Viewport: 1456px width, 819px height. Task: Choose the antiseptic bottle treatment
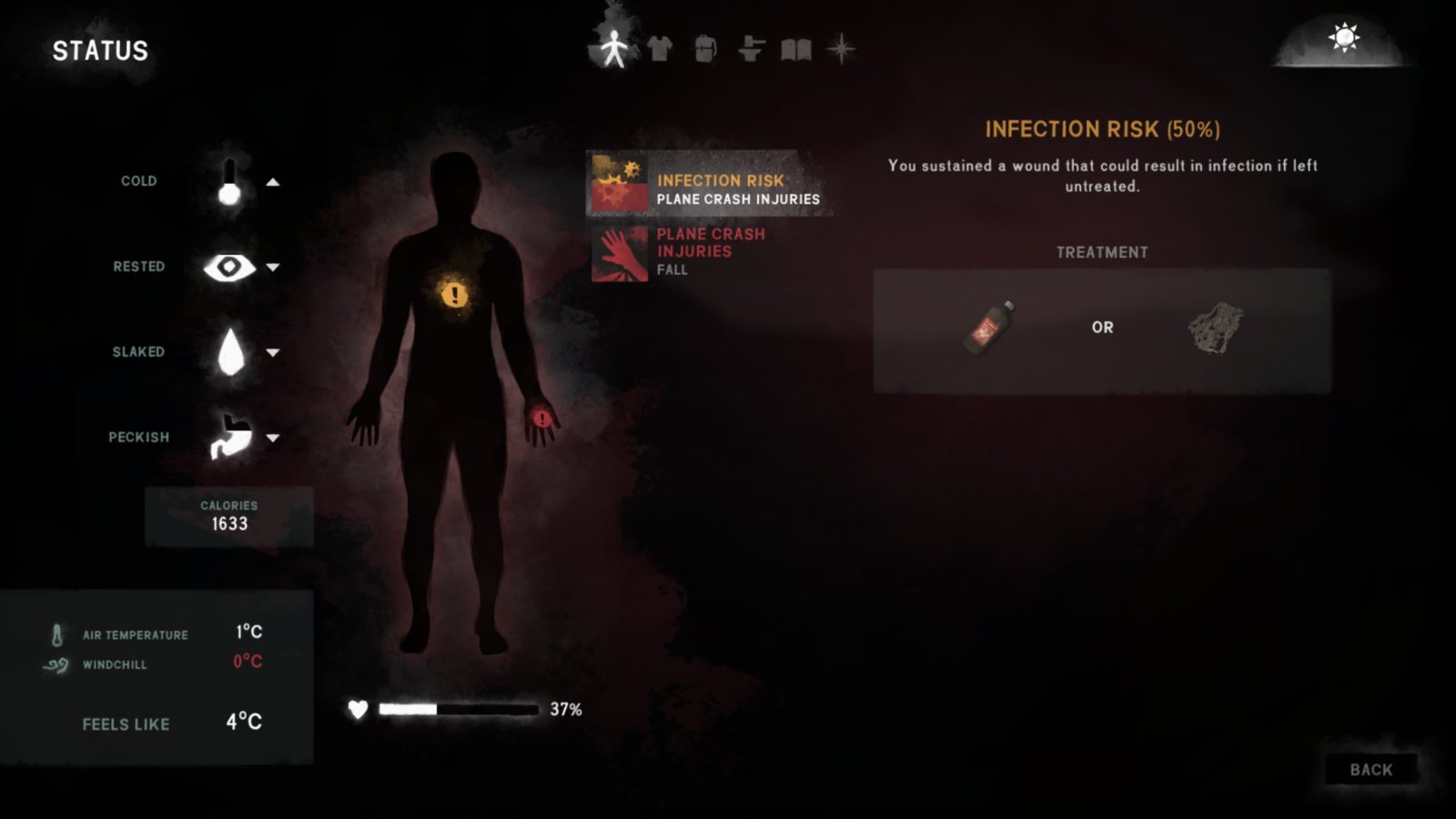[x=988, y=328]
